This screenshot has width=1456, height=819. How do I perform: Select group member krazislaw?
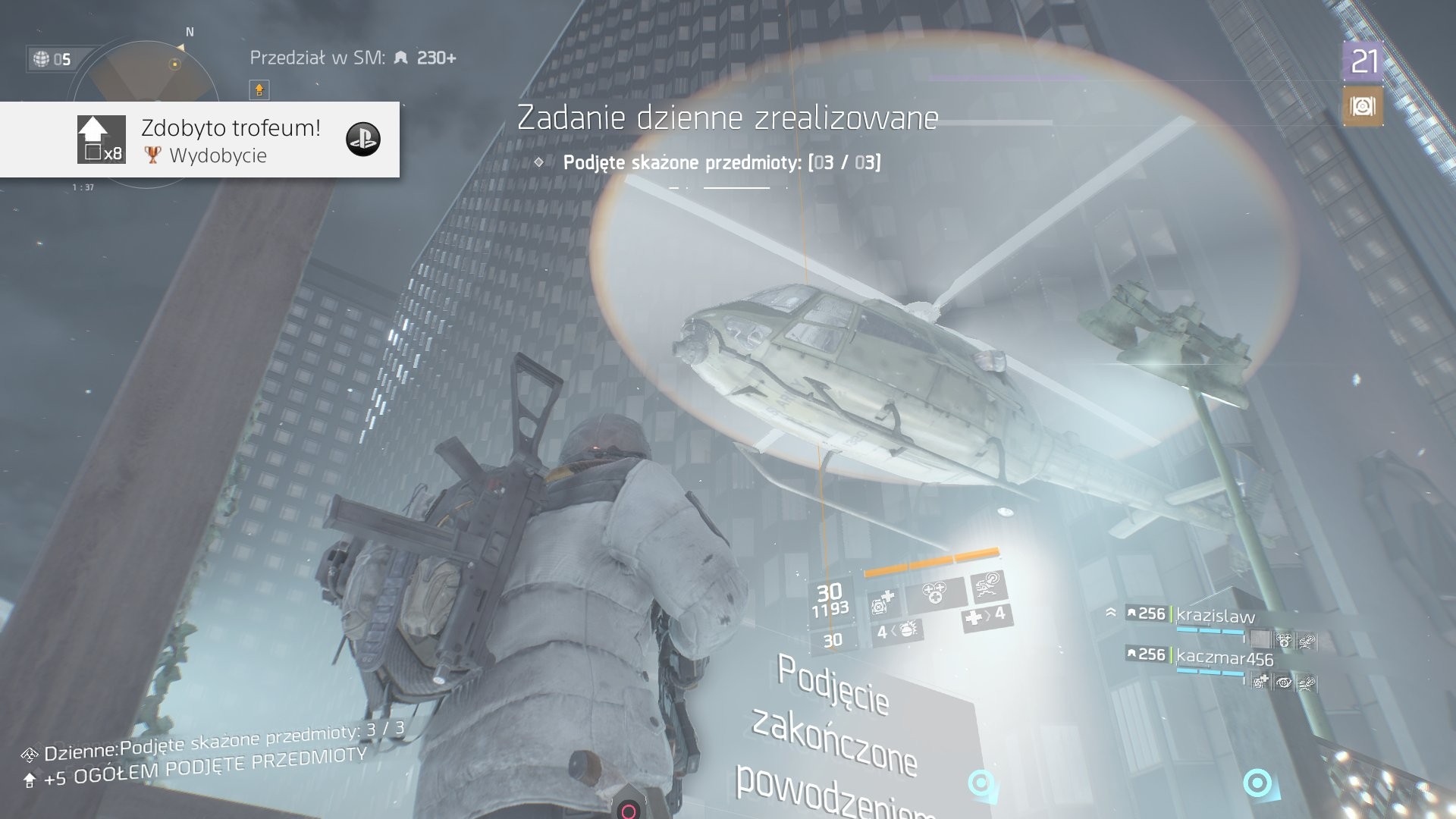click(x=1215, y=616)
